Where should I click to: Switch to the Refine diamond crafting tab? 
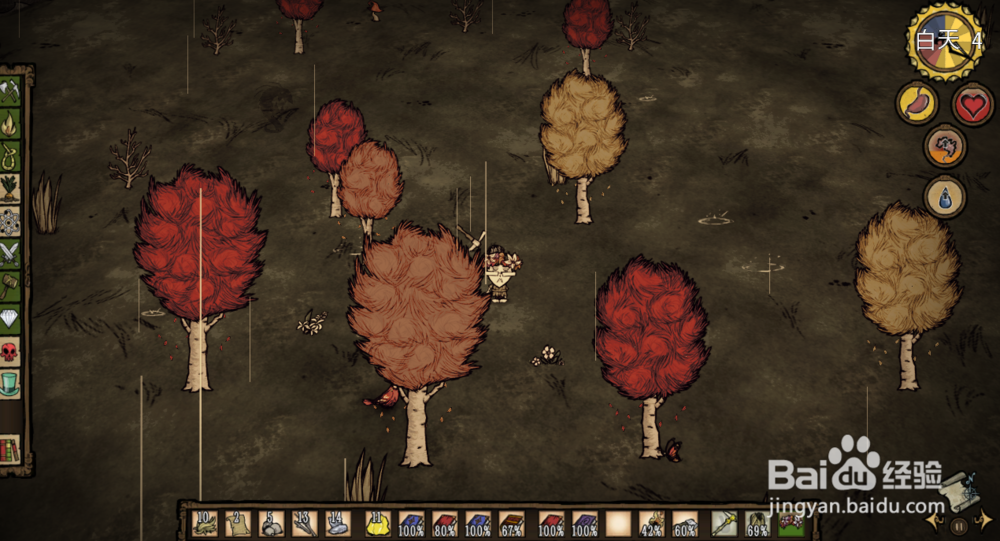pyautogui.click(x=10, y=319)
